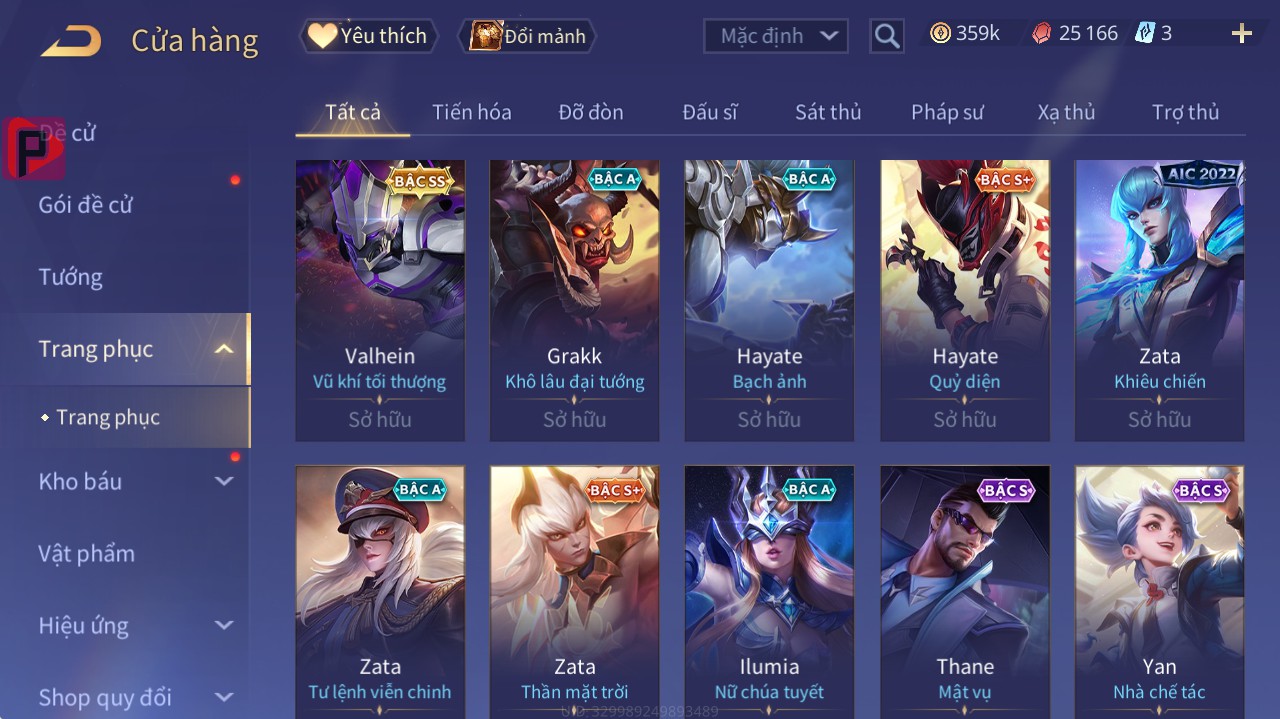1280x719 pixels.
Task: Add currency with the plus button
Action: click(x=1242, y=34)
